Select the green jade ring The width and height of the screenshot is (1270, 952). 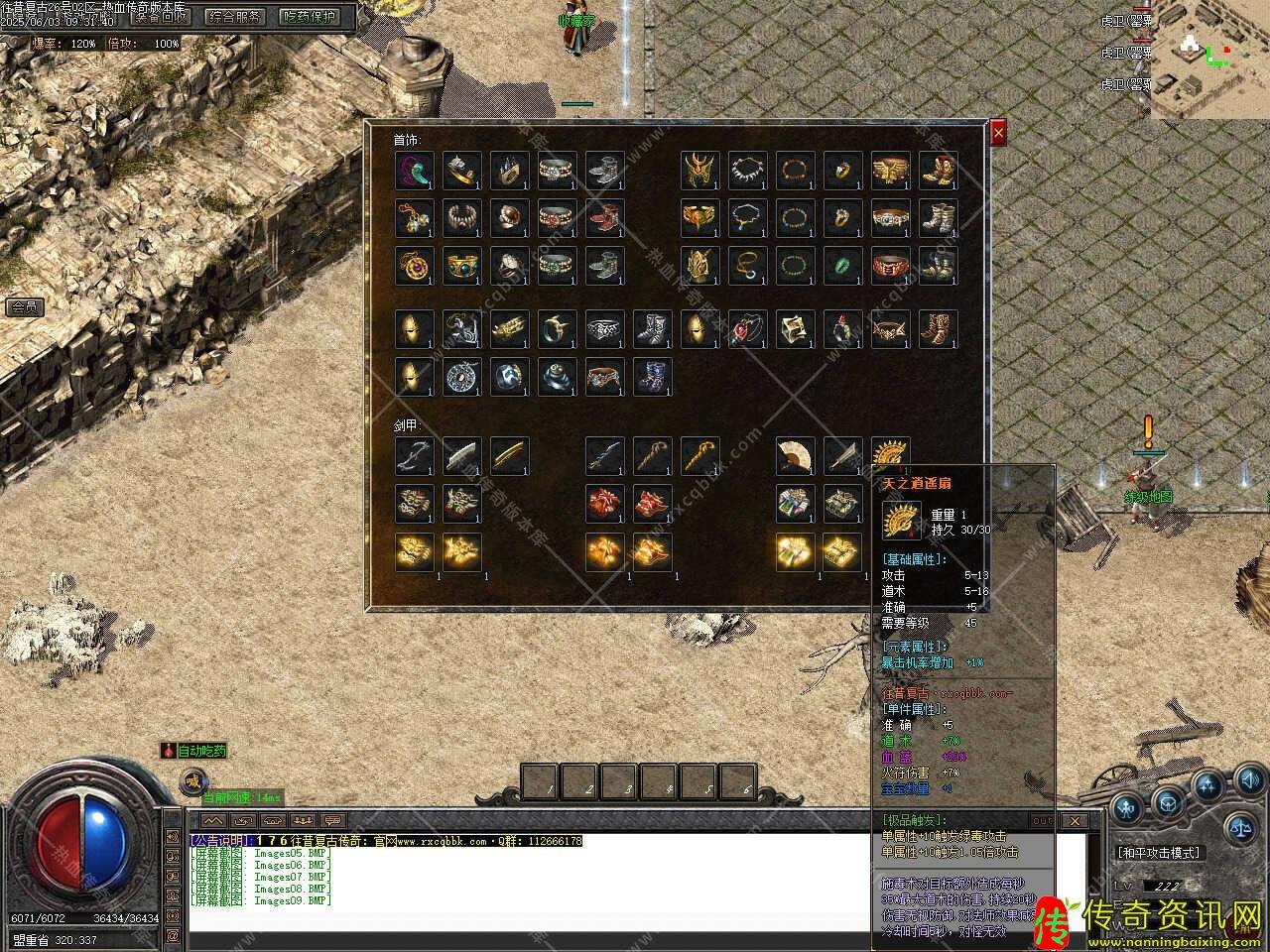843,266
